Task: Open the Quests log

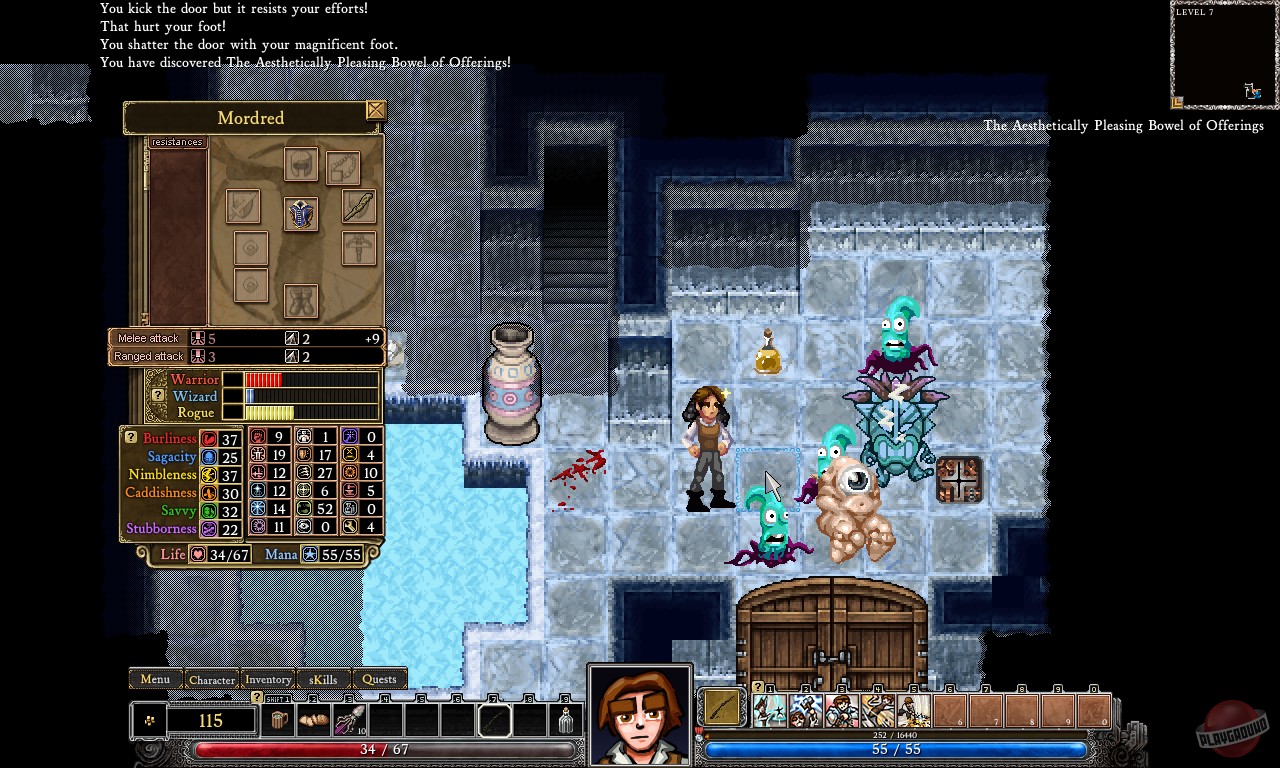Action: (380, 679)
